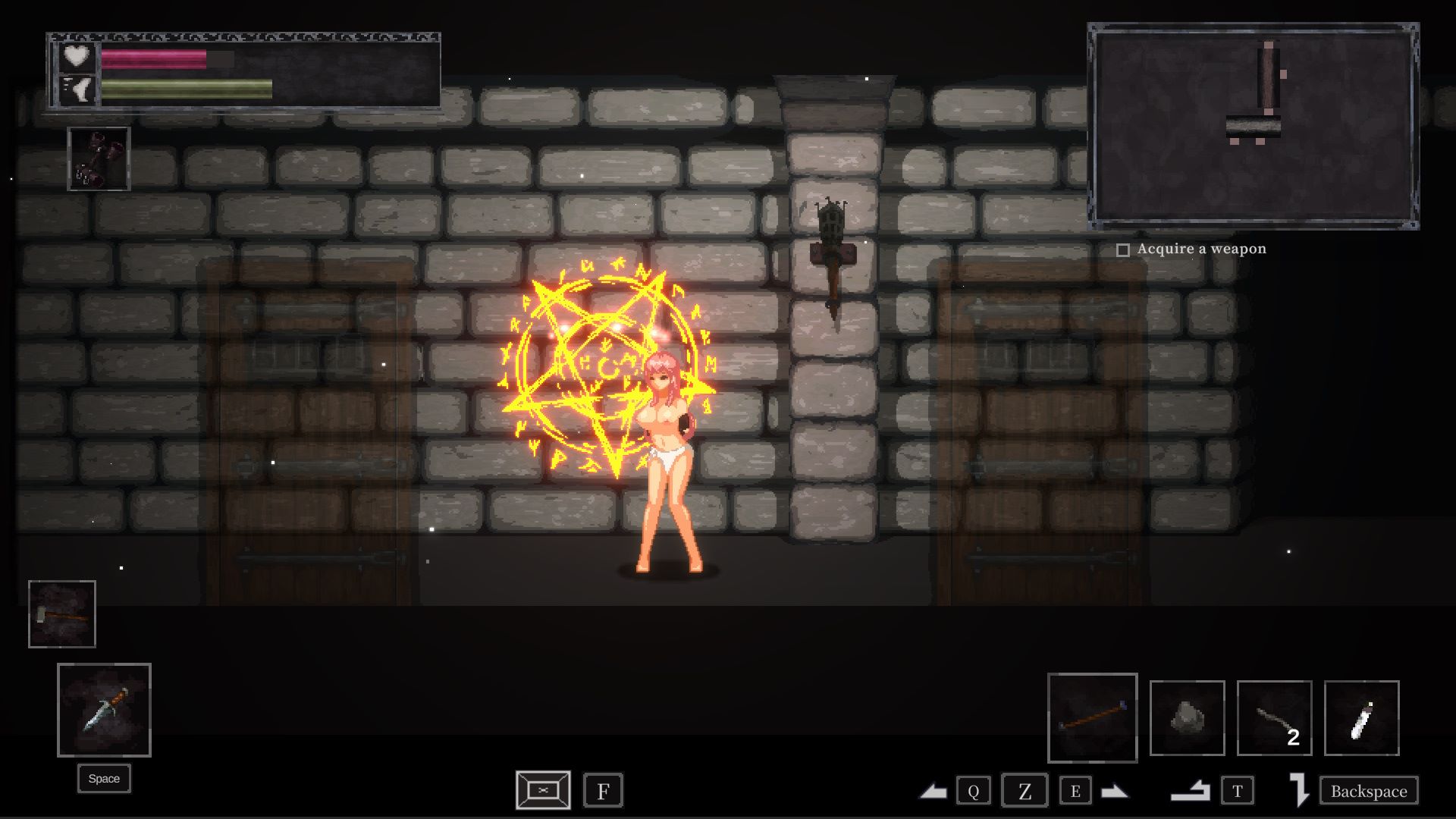Screen dimensions: 1456x819
Task: Click the chest inventory icon
Action: (543, 790)
